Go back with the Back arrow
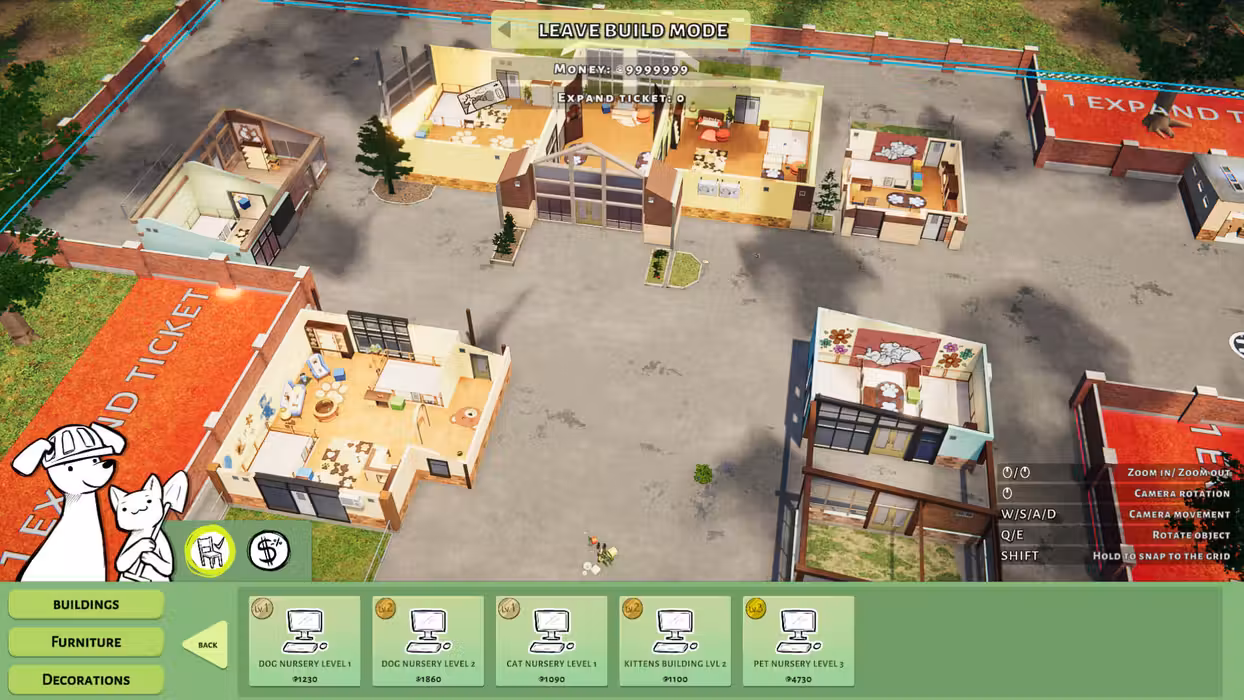The image size is (1244, 700). [206, 644]
